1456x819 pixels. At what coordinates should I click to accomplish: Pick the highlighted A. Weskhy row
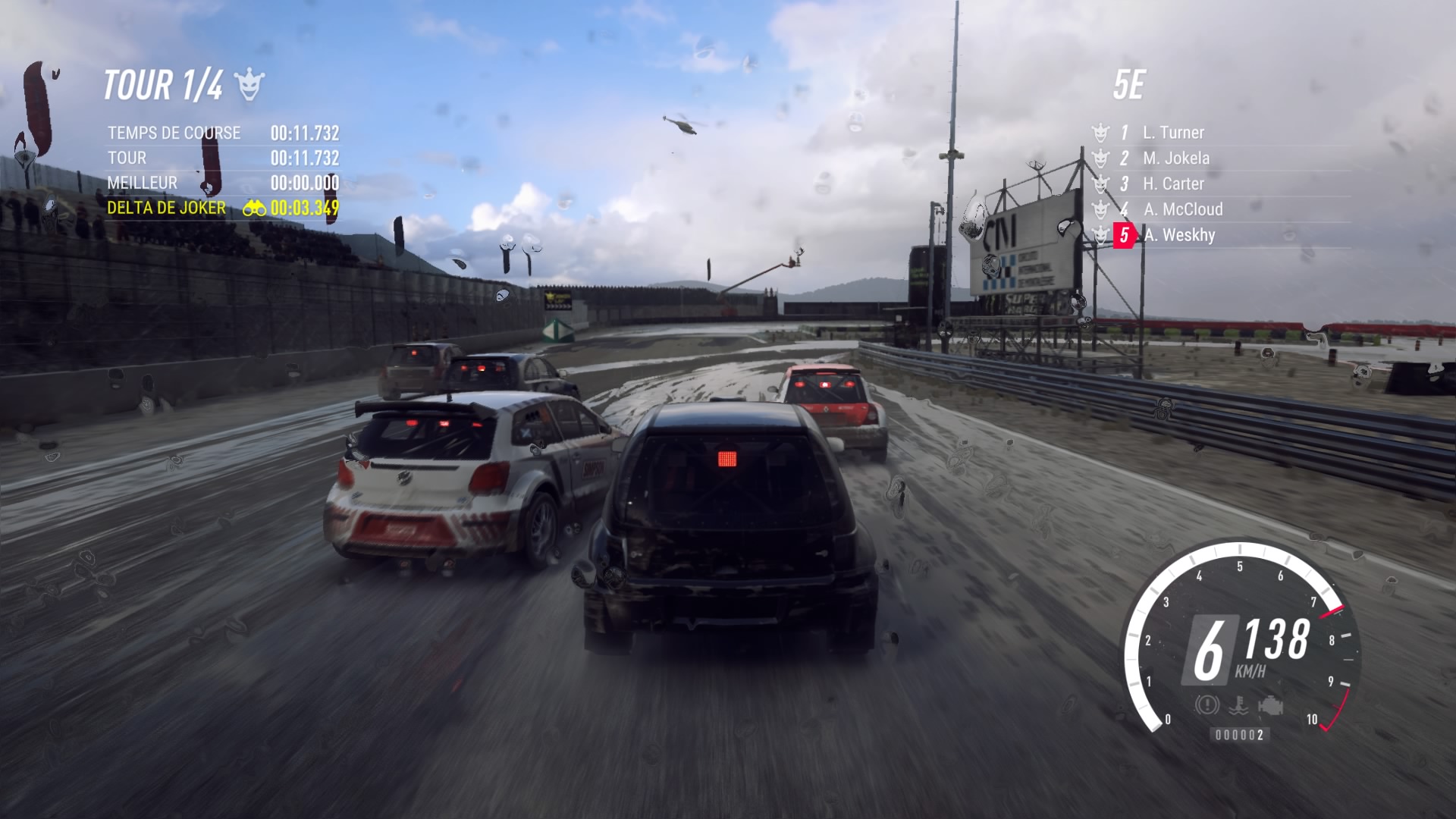click(x=1178, y=235)
